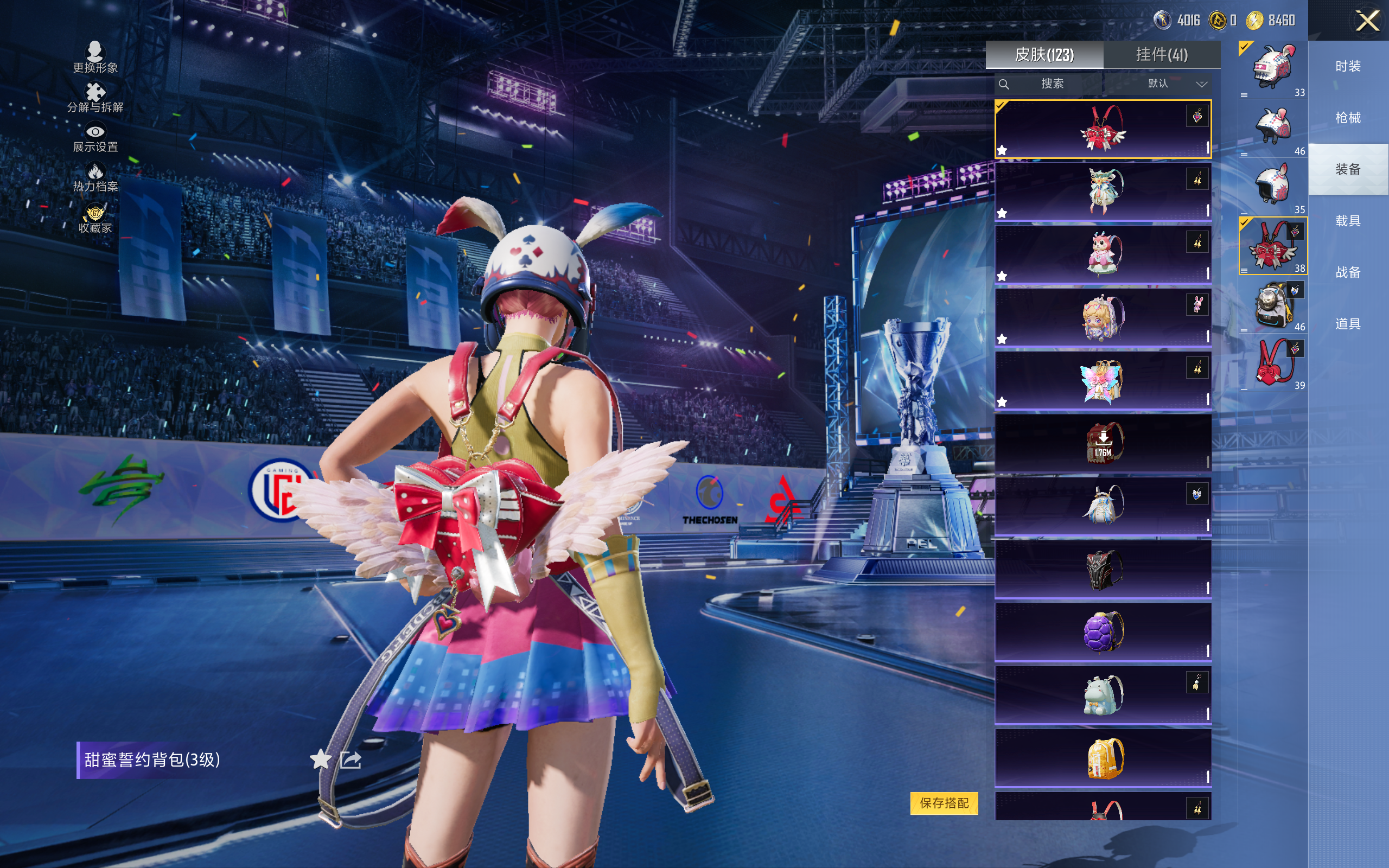
Task: Go to the 枪械 category
Action: 1348,118
